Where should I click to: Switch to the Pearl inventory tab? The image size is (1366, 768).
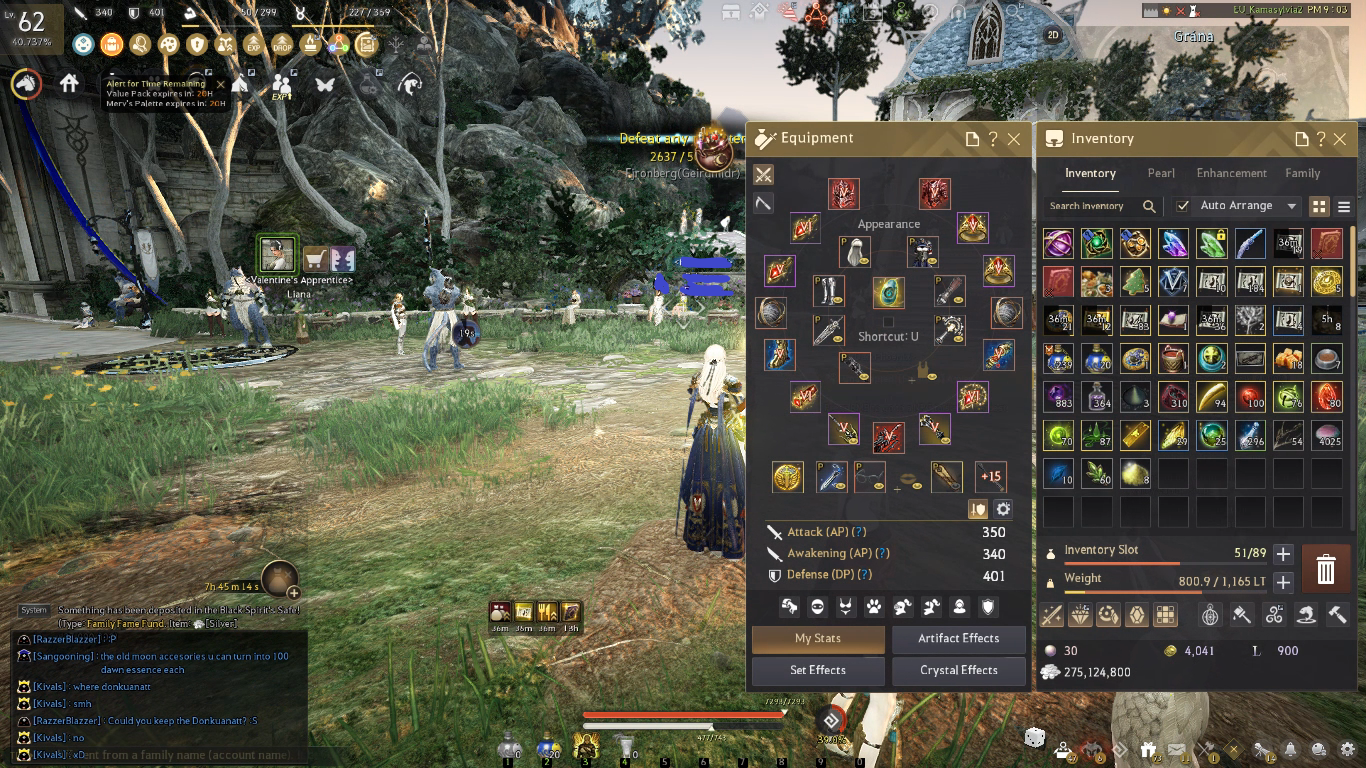1160,173
